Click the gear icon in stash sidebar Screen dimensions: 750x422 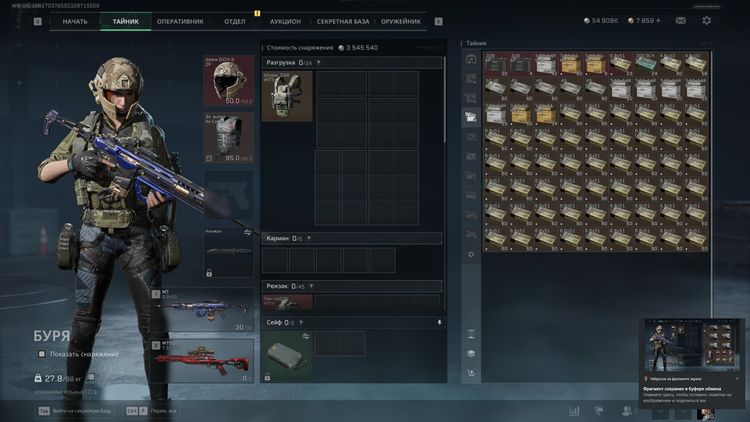tap(471, 254)
